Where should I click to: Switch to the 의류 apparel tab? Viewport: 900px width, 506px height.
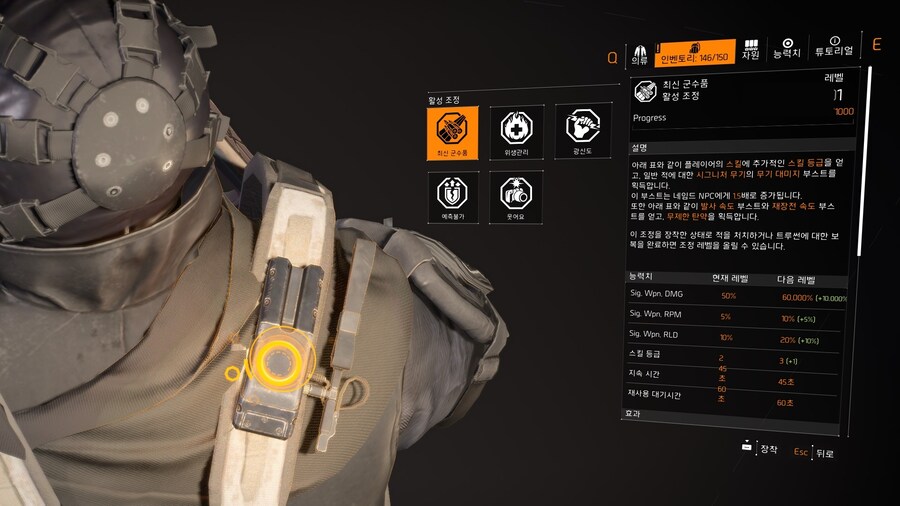(639, 53)
